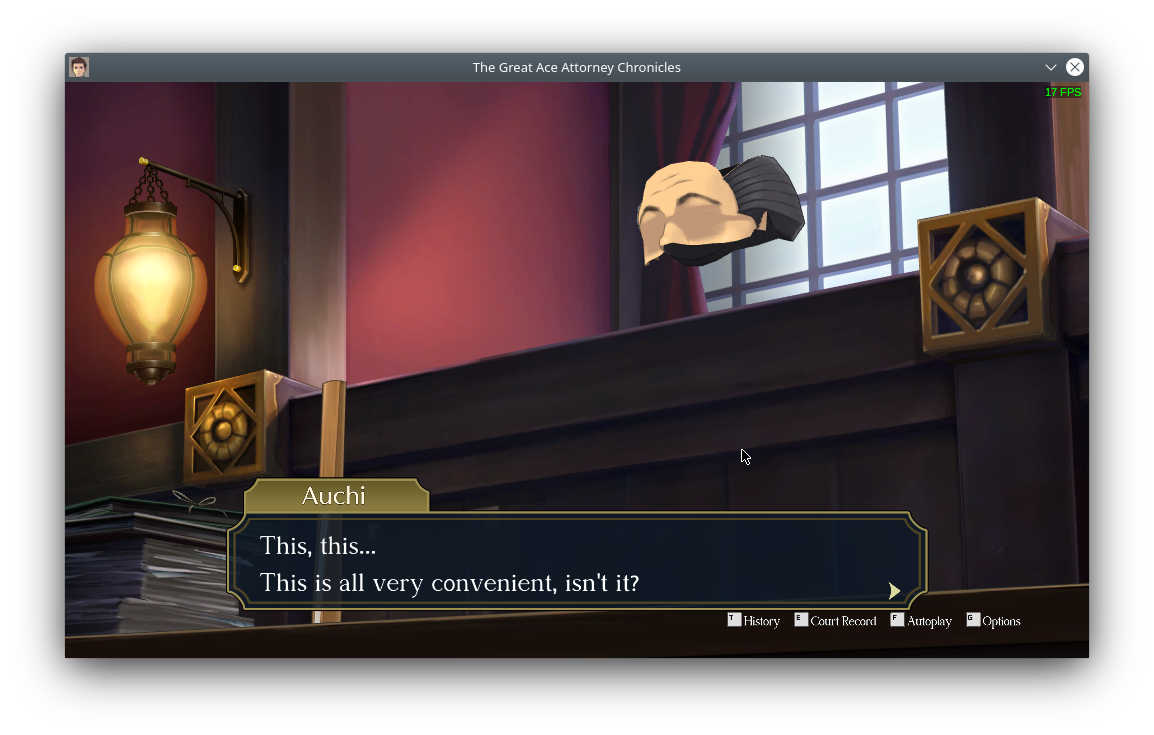Open the History log
Viewport: 1154px width, 735px height.
pyautogui.click(x=754, y=621)
